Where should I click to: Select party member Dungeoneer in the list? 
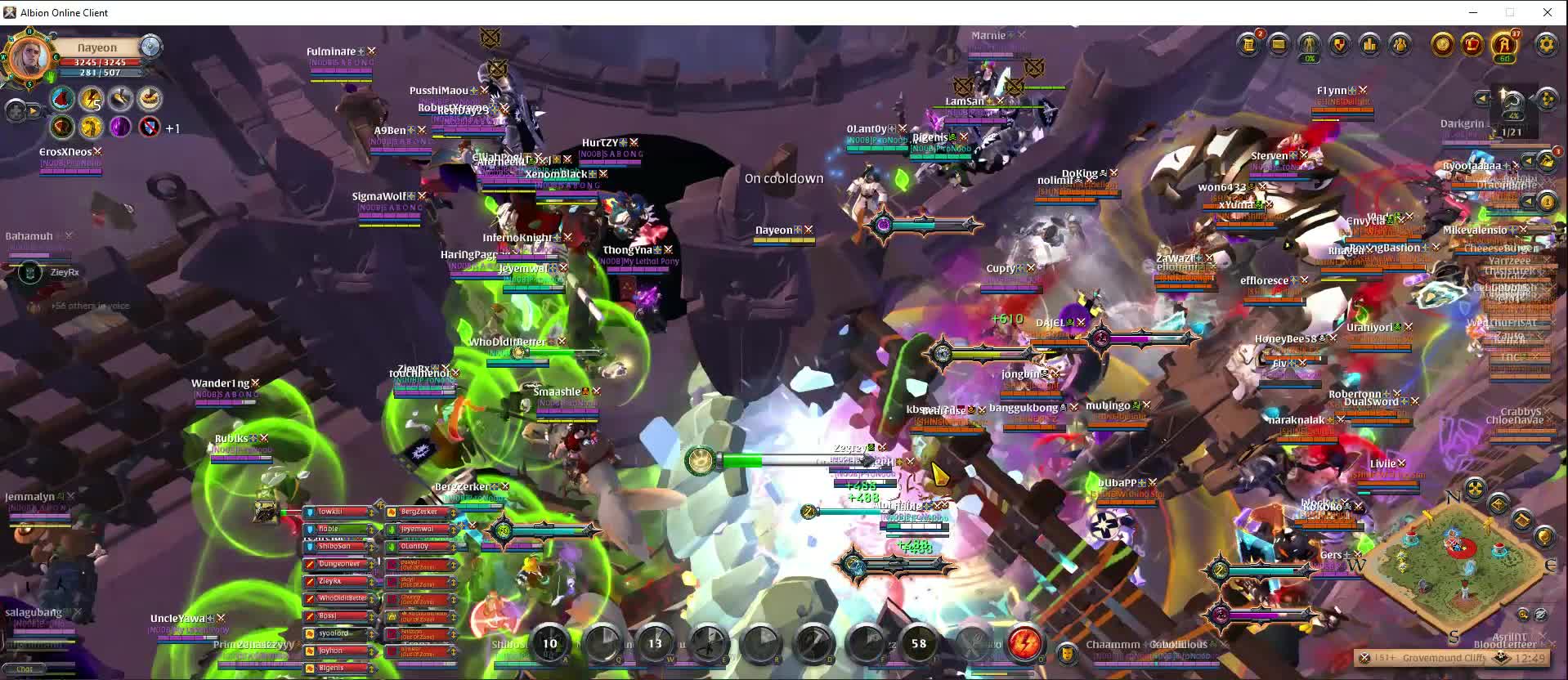[339, 564]
